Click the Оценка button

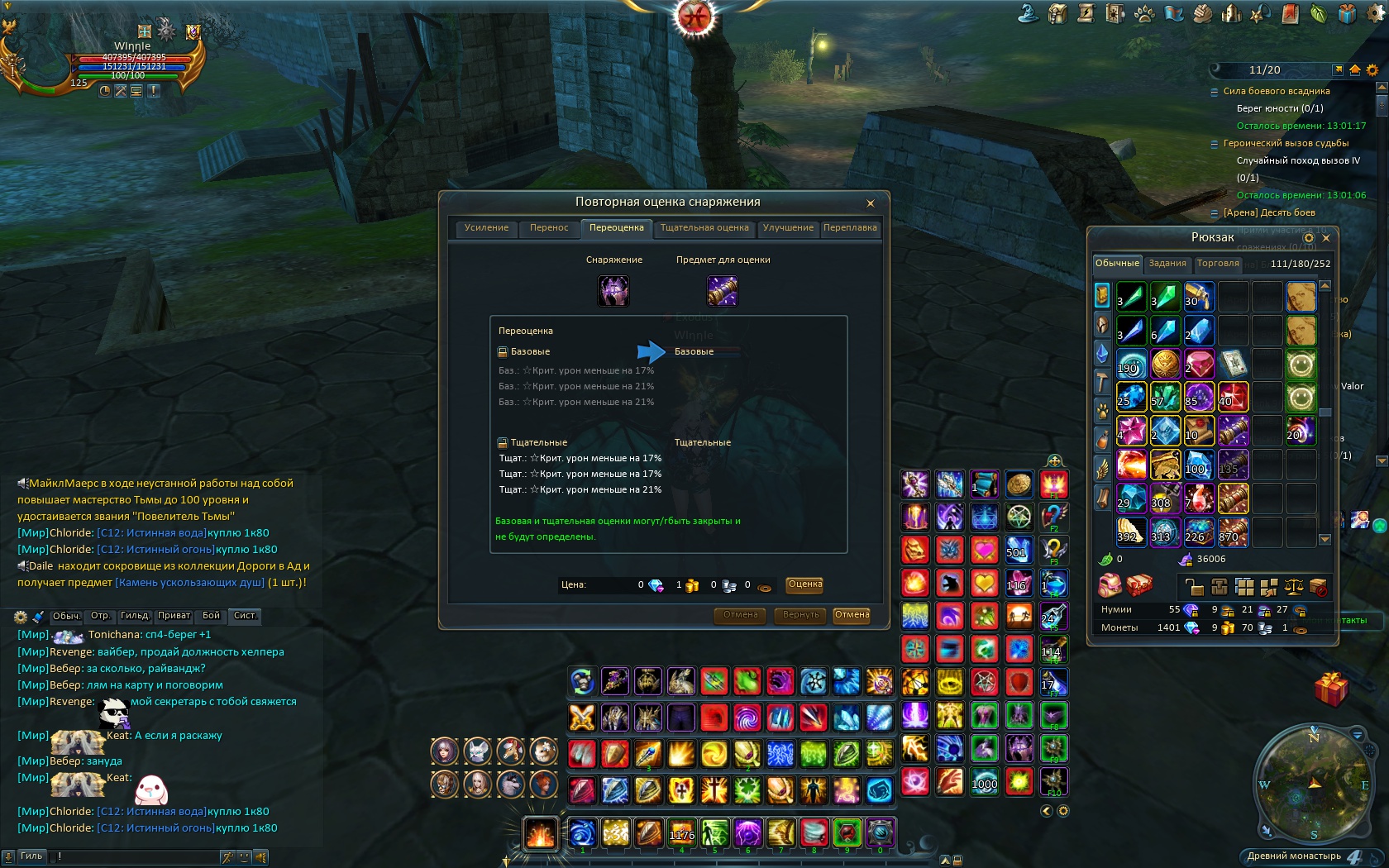(x=804, y=584)
